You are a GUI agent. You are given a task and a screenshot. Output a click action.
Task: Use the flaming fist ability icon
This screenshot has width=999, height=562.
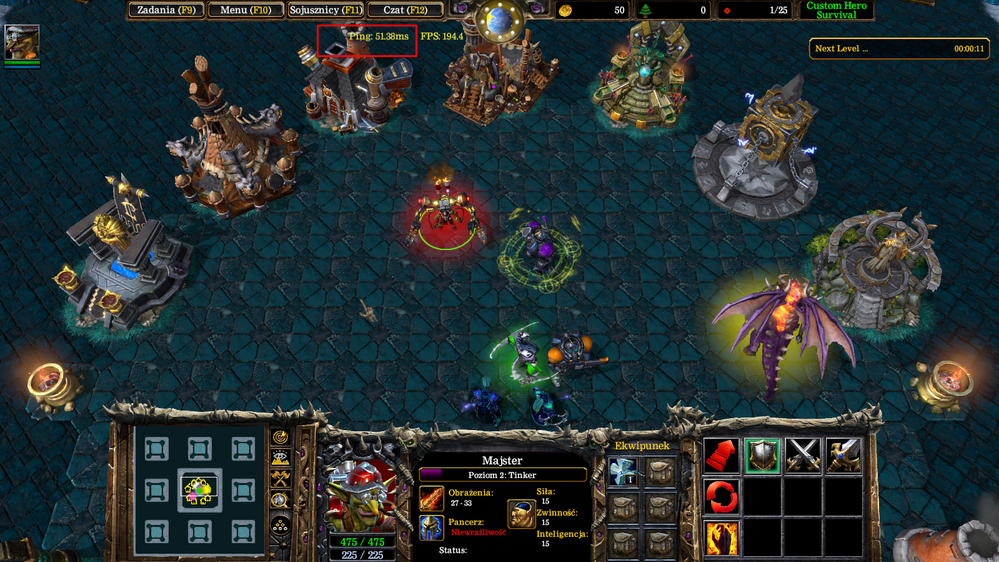[x=721, y=537]
